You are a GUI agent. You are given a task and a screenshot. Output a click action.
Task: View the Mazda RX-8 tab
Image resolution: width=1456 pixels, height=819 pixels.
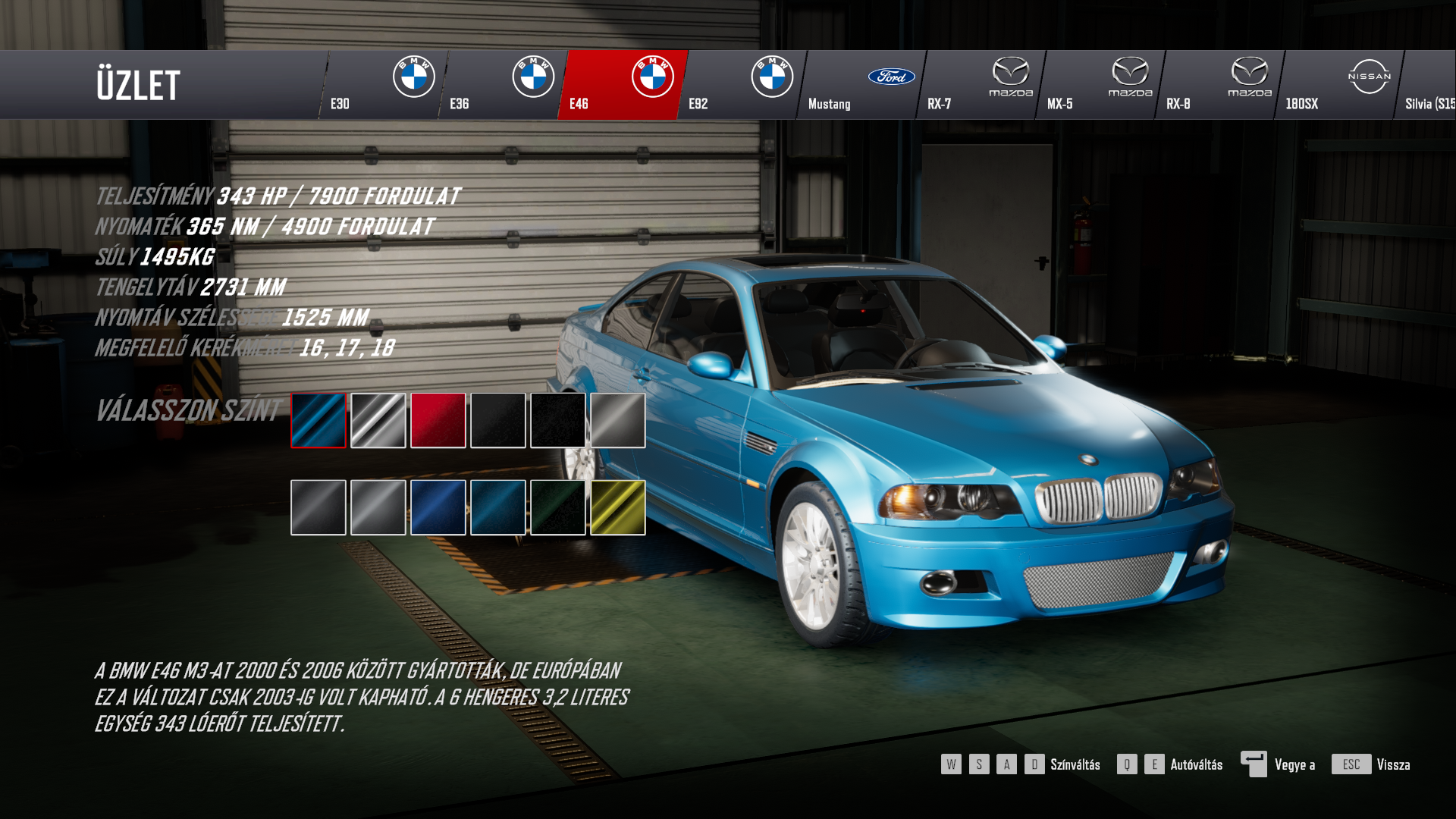point(1218,85)
